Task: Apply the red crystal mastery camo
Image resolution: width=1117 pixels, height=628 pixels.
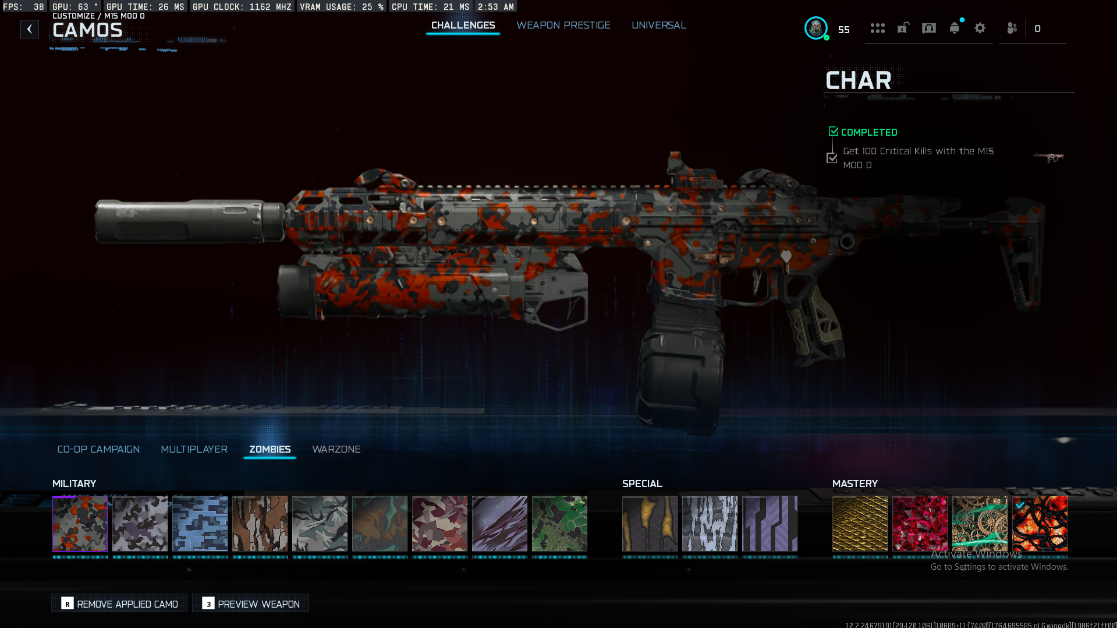Action: (920, 524)
